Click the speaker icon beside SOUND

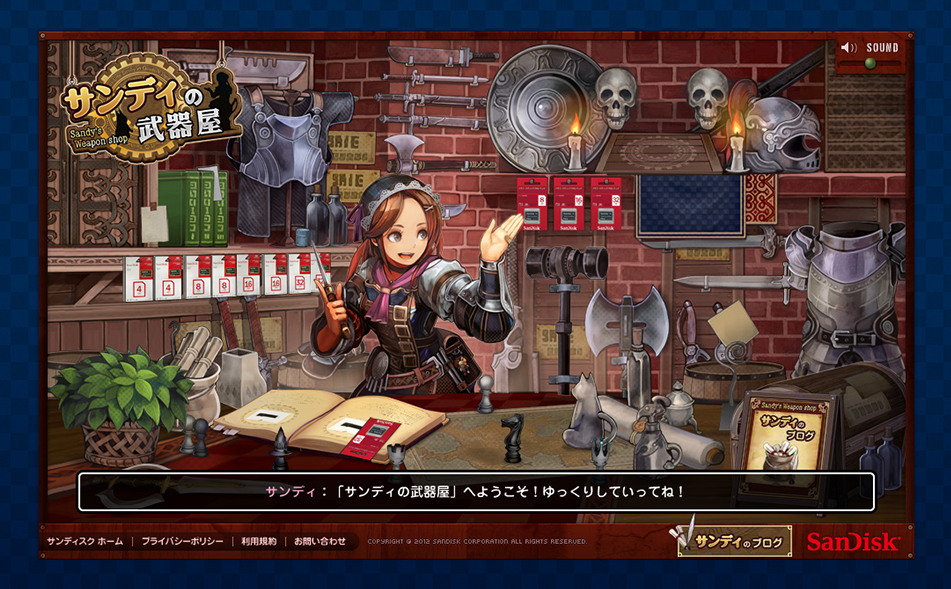pyautogui.click(x=849, y=48)
